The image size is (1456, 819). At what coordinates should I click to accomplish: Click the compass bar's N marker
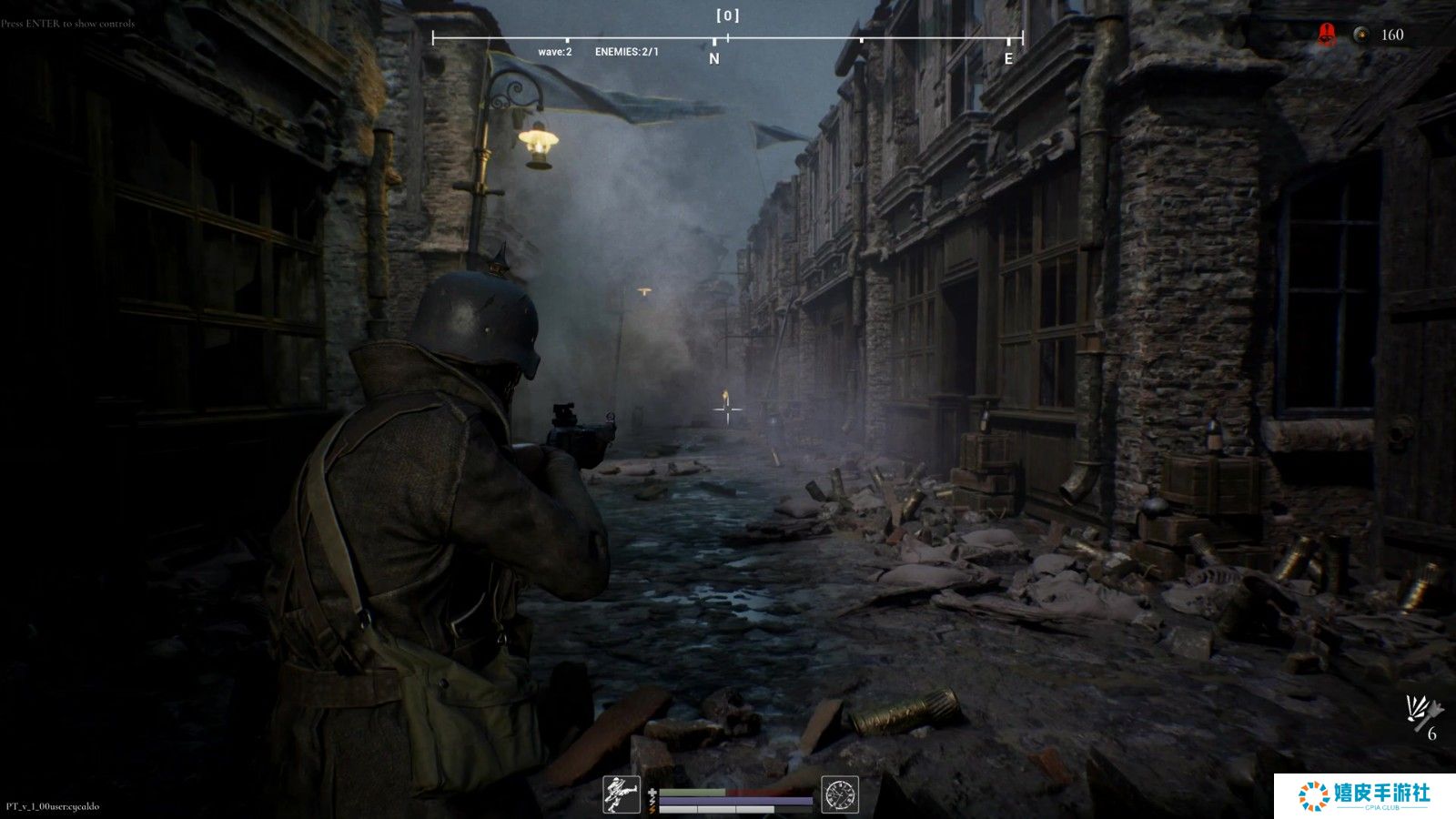(714, 58)
